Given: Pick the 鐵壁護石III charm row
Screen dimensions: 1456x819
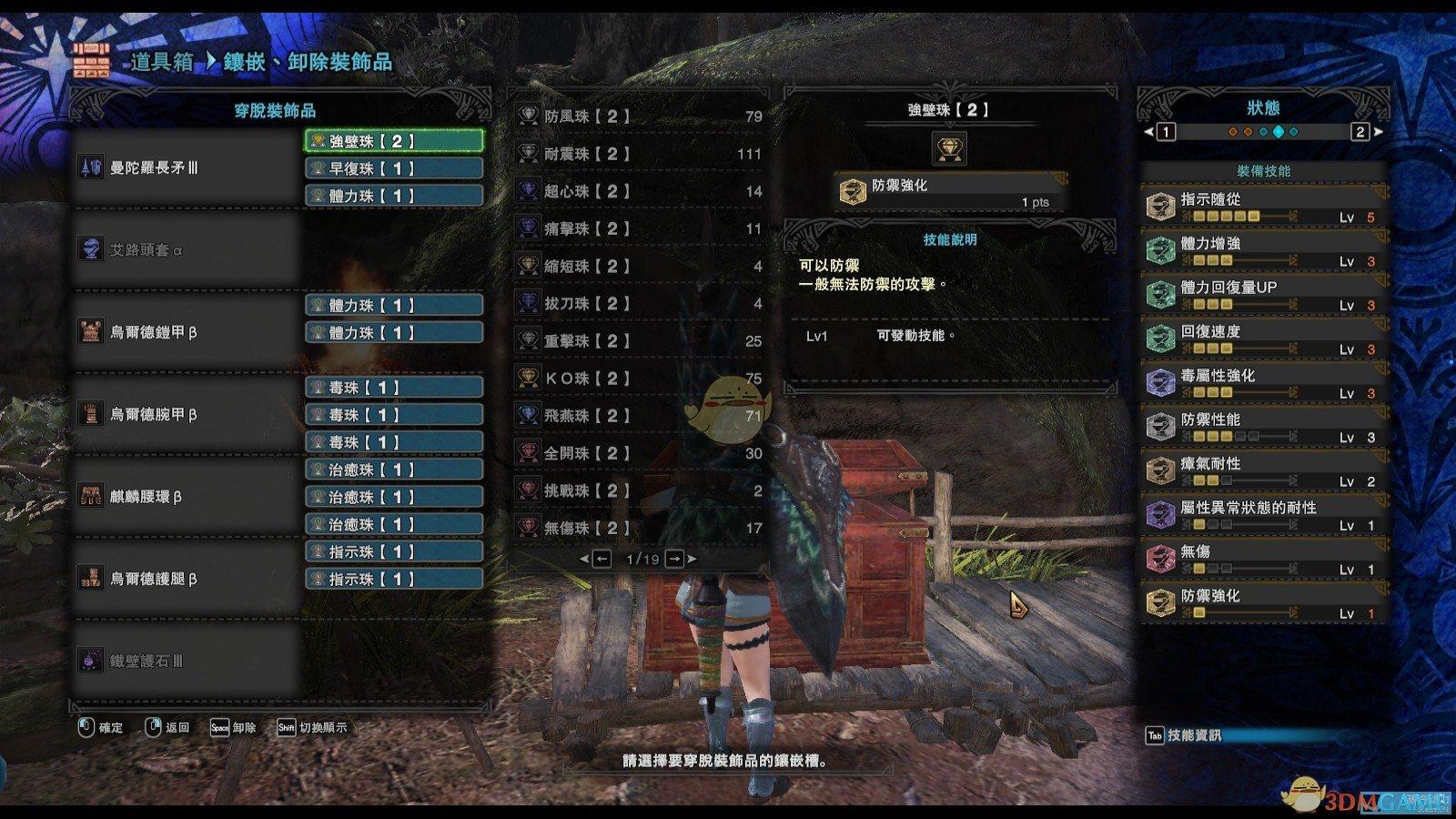Looking at the screenshot, I should [187, 661].
